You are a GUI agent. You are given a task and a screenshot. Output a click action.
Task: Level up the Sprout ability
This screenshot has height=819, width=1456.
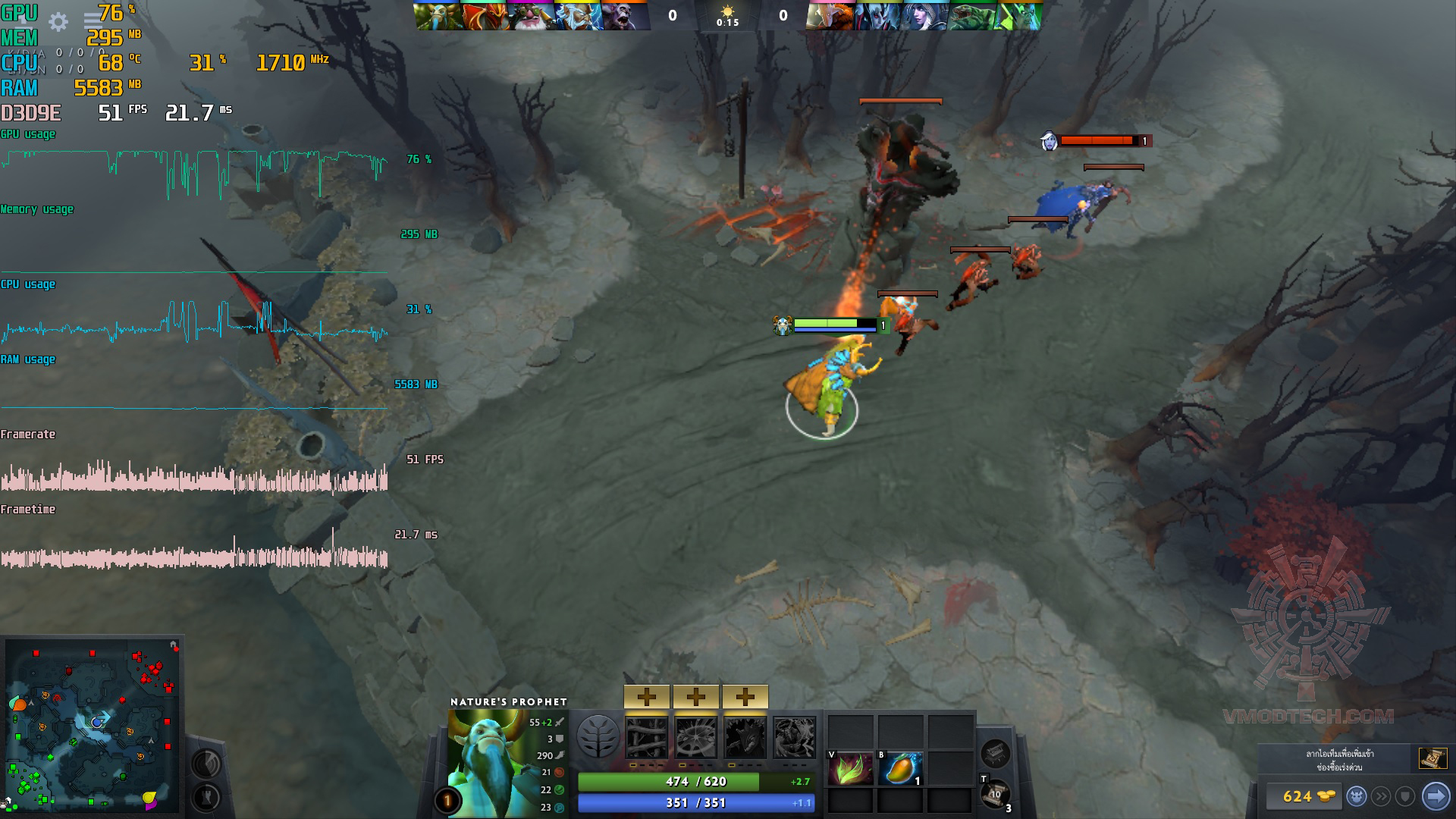click(647, 696)
